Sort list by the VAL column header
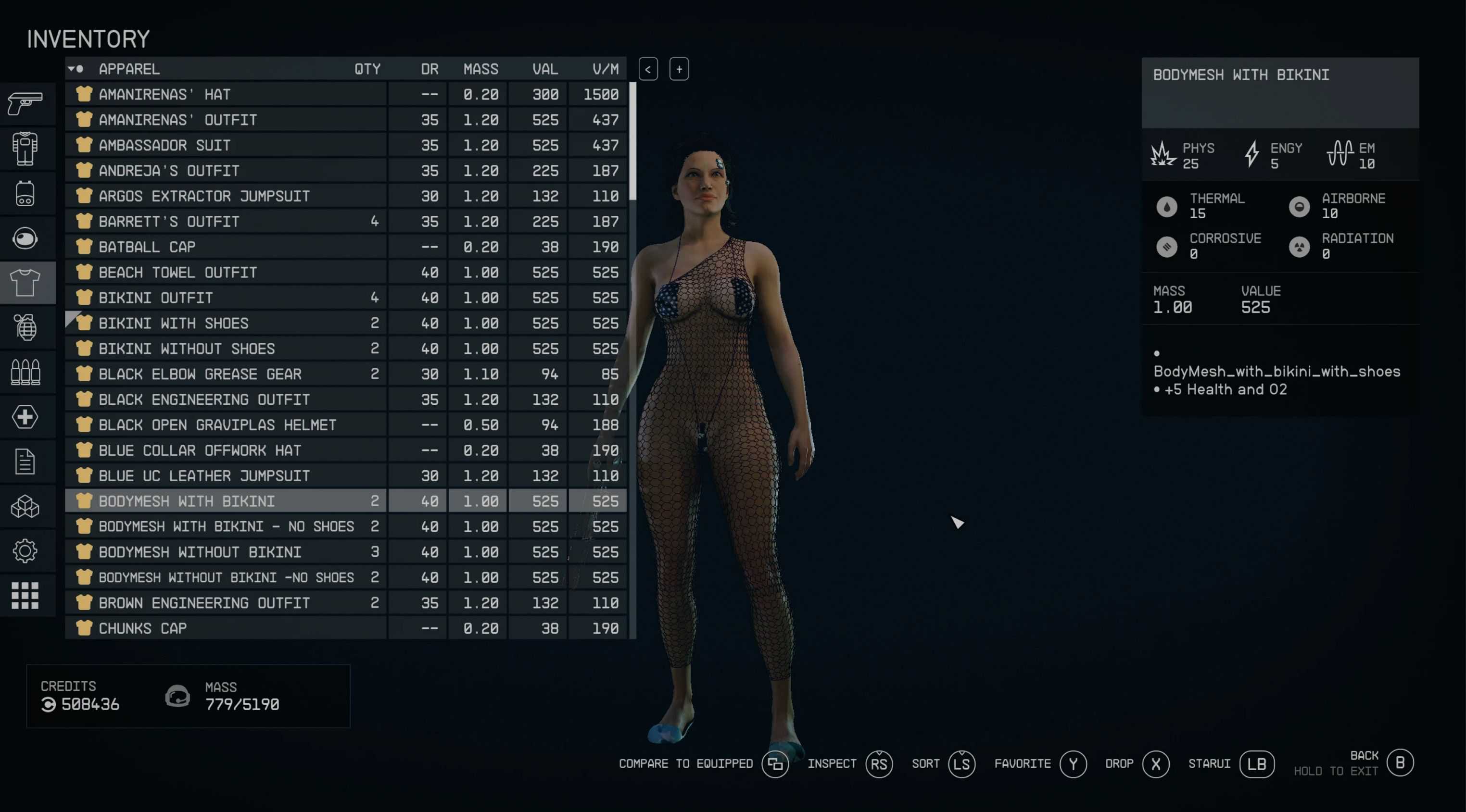The width and height of the screenshot is (1466, 812). tap(544, 69)
